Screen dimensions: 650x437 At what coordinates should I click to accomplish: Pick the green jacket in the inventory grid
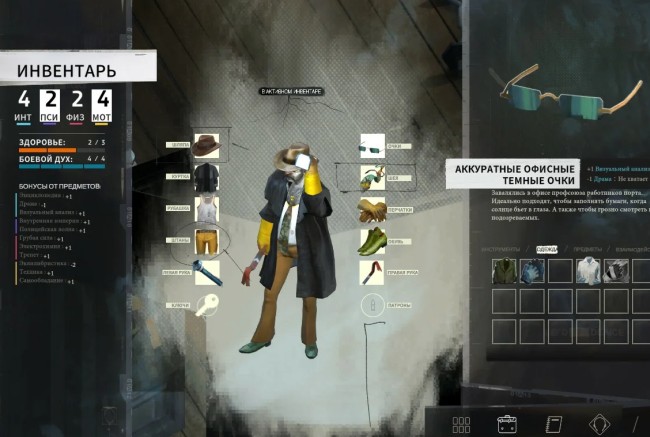point(504,271)
